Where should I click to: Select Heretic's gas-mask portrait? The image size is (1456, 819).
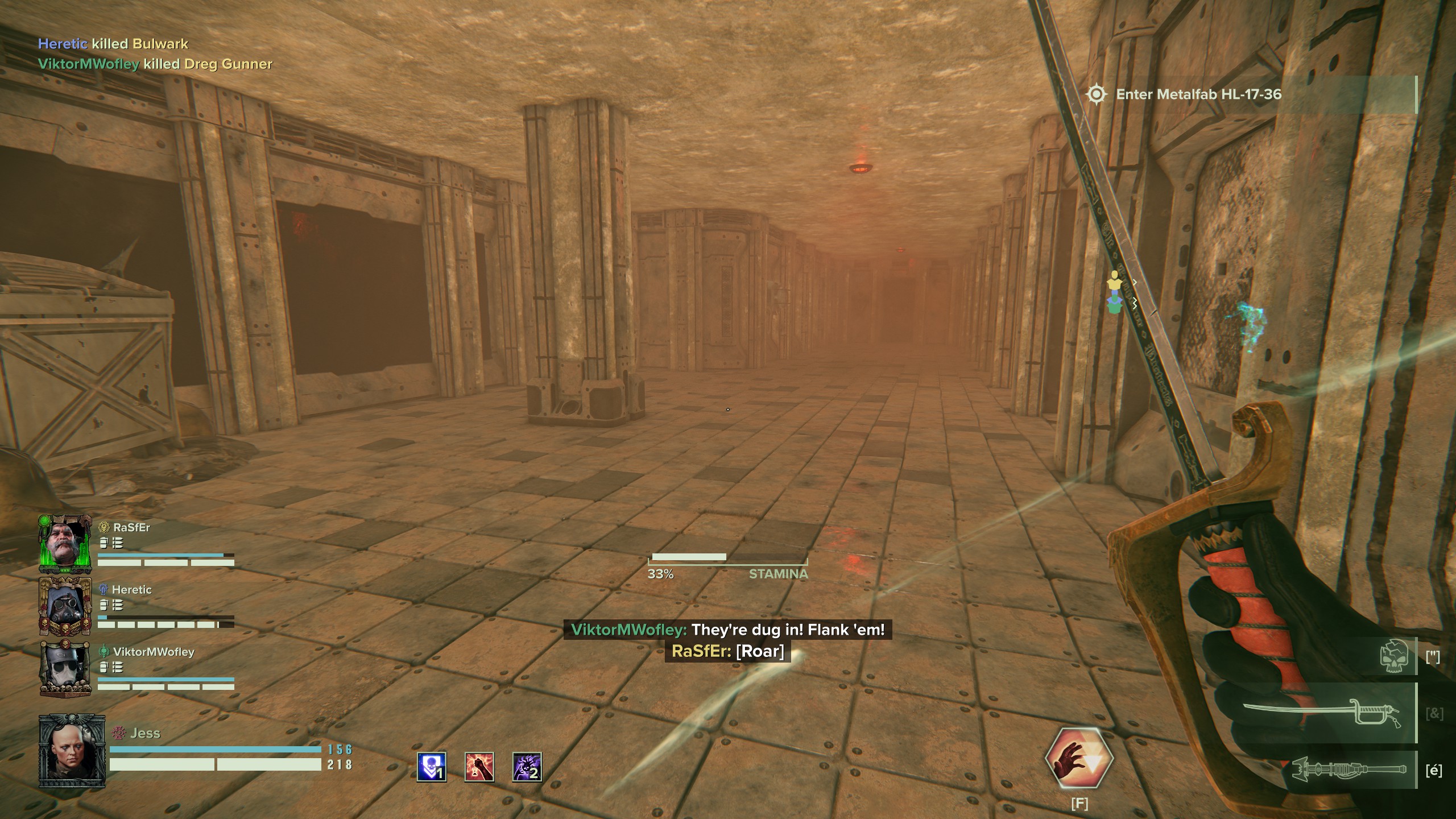click(65, 606)
